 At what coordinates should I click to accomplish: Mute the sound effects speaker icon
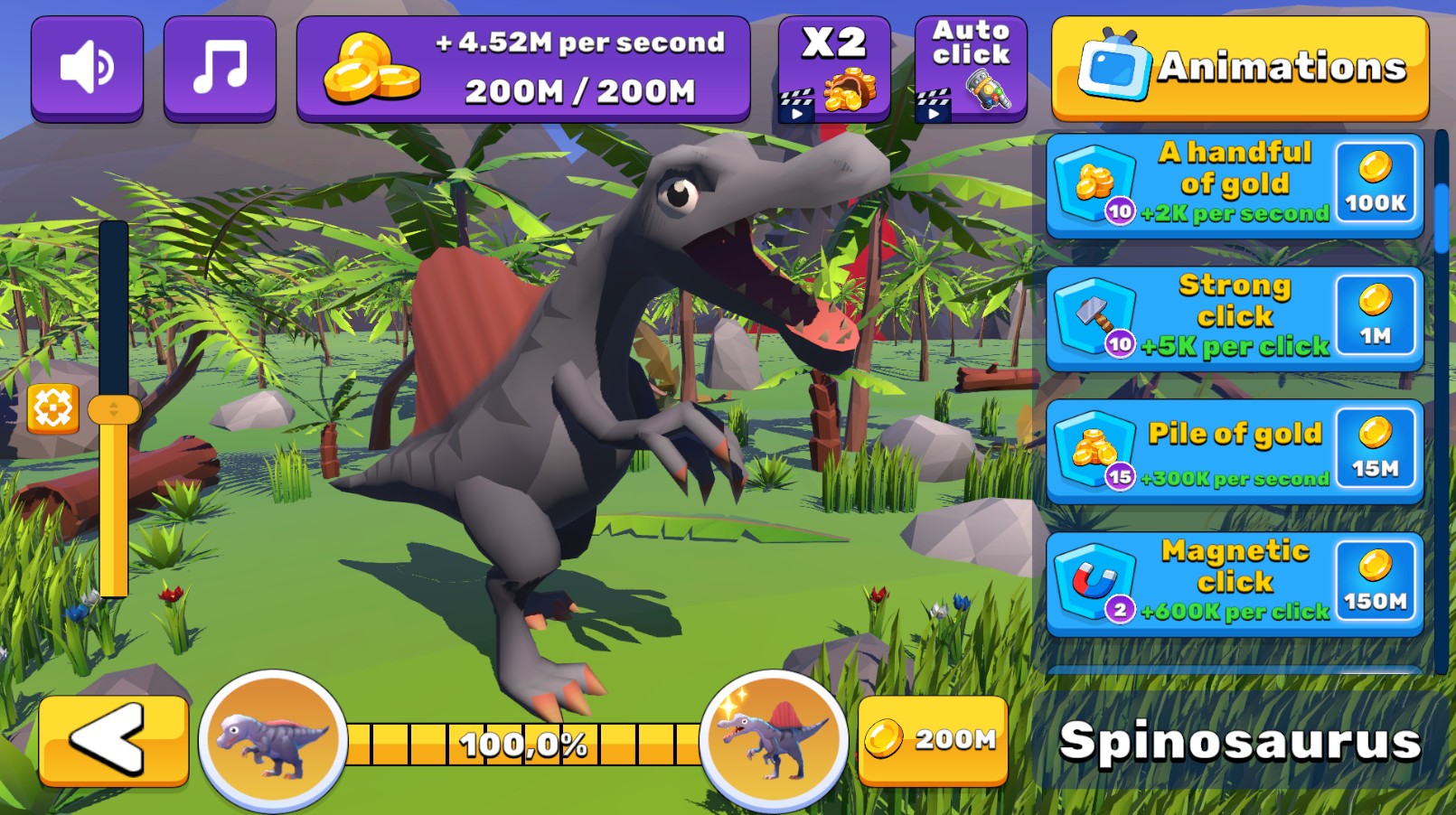tap(87, 67)
